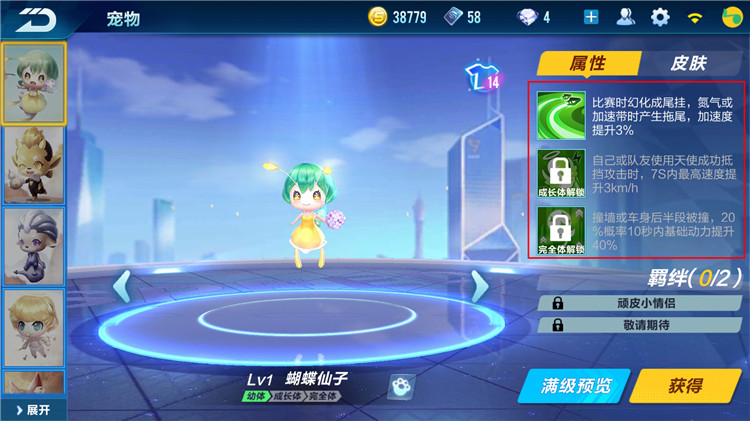Expand the pet list with 展开
Viewport: 750px width, 421px height.
point(33,410)
